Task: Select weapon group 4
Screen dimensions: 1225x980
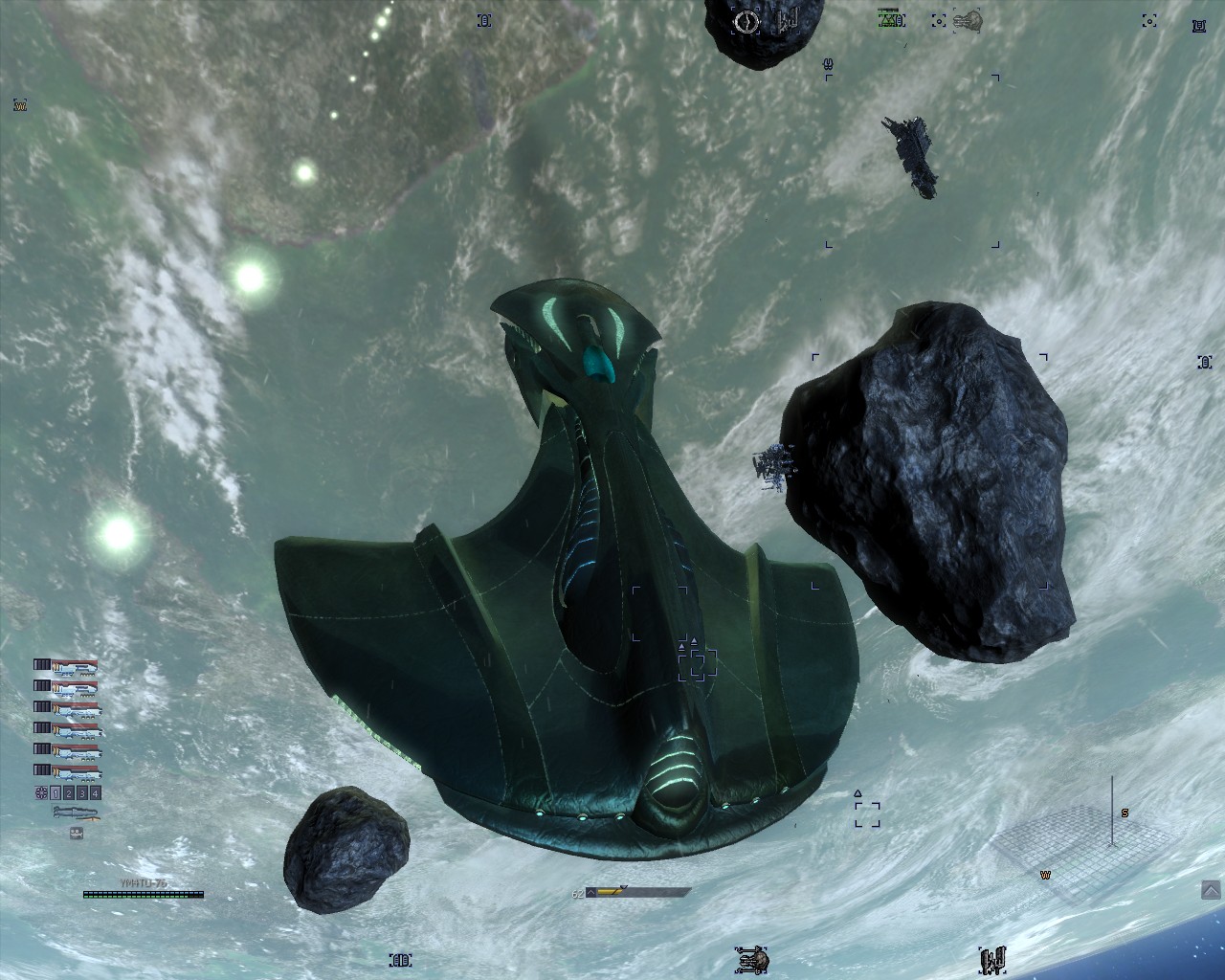Action: click(95, 793)
